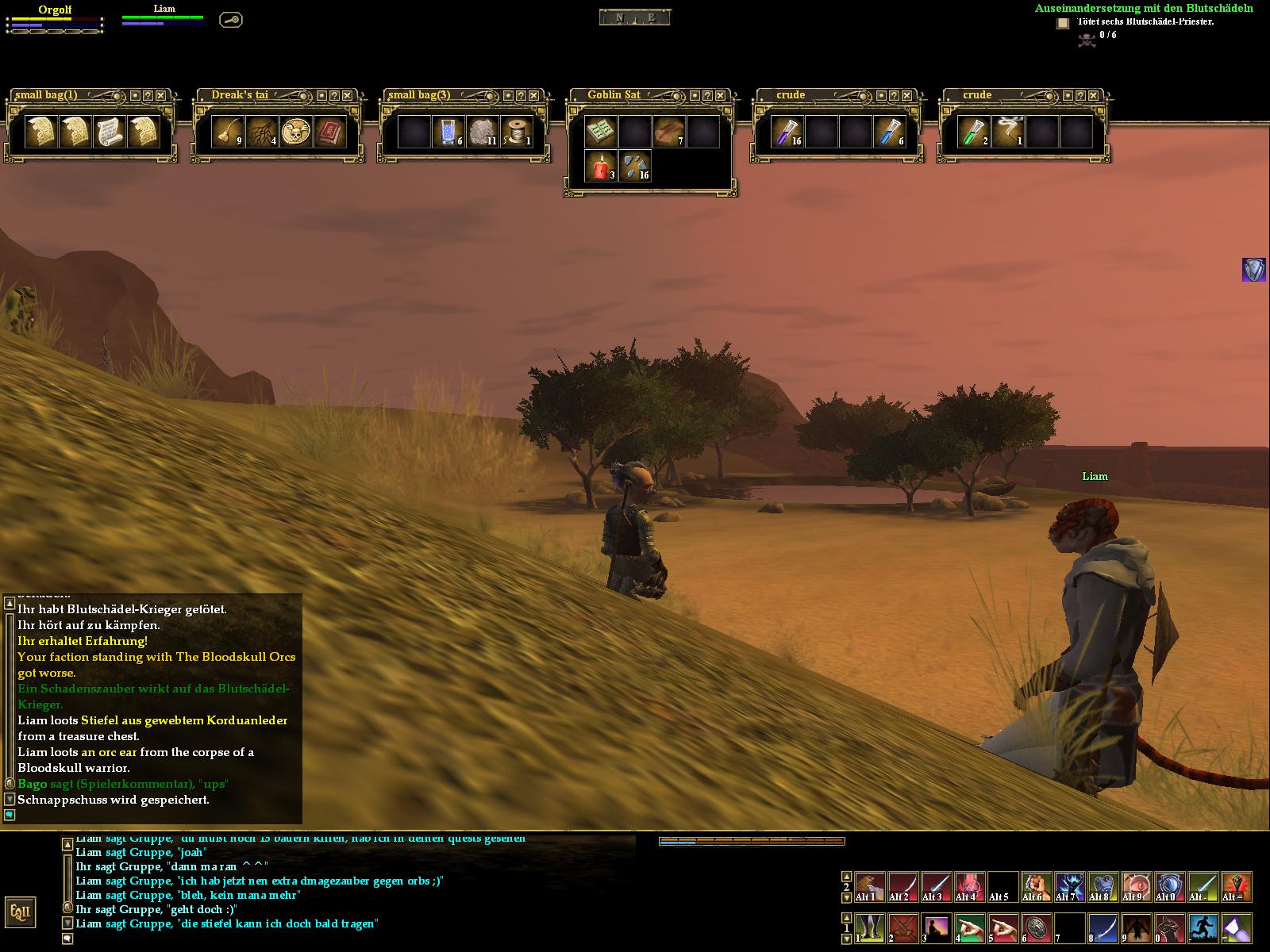Select the incense smoke item

coord(1008,132)
